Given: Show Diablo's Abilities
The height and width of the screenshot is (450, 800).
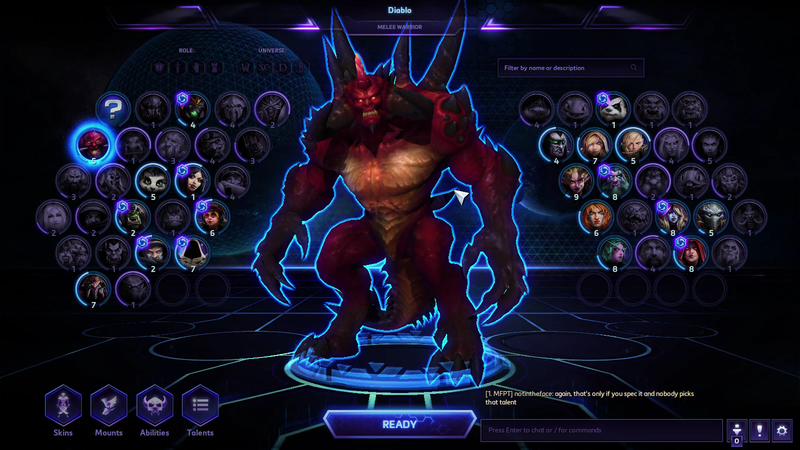Looking at the screenshot, I should pos(155,406).
